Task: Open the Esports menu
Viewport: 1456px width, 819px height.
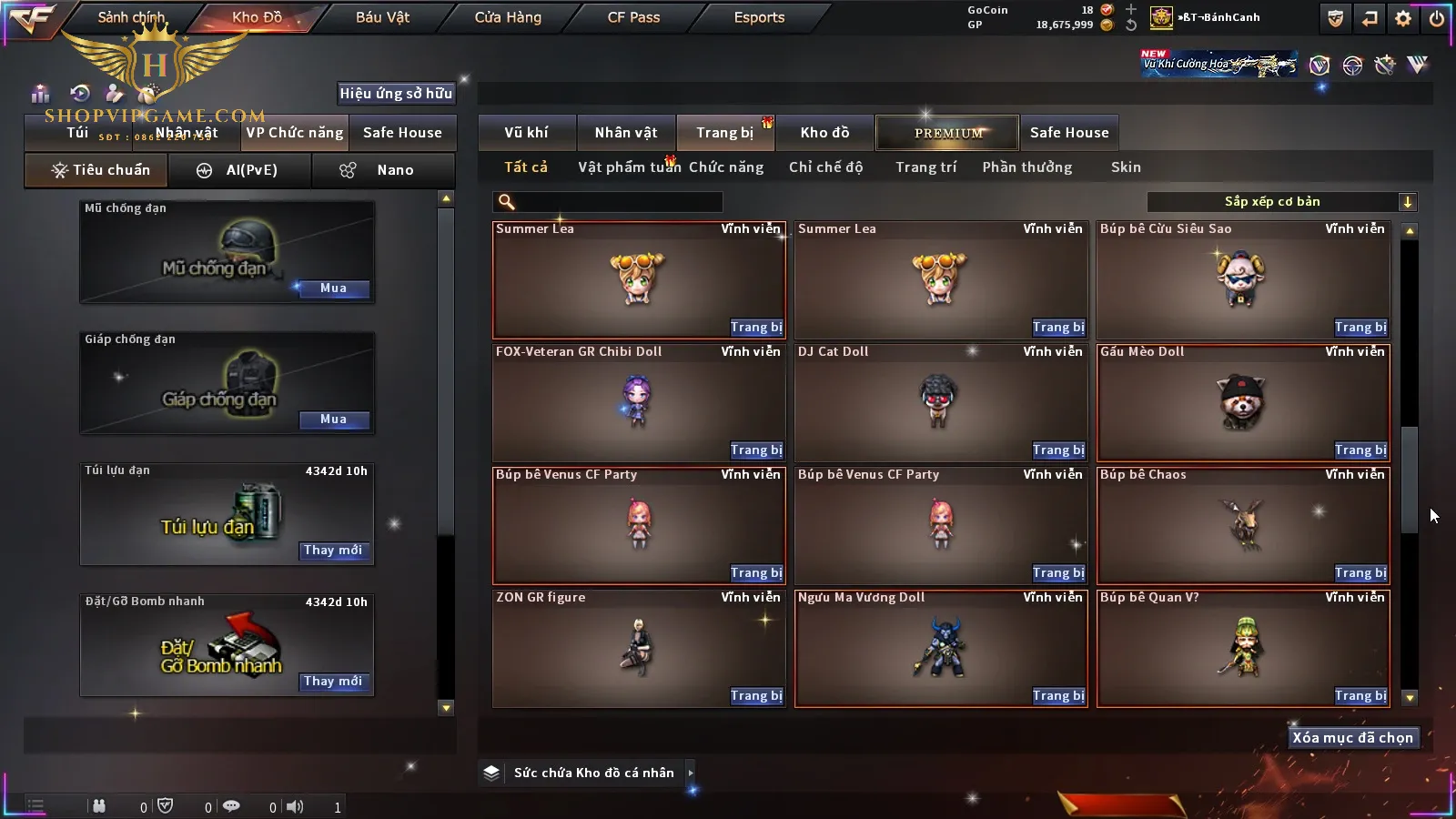Action: [759, 17]
